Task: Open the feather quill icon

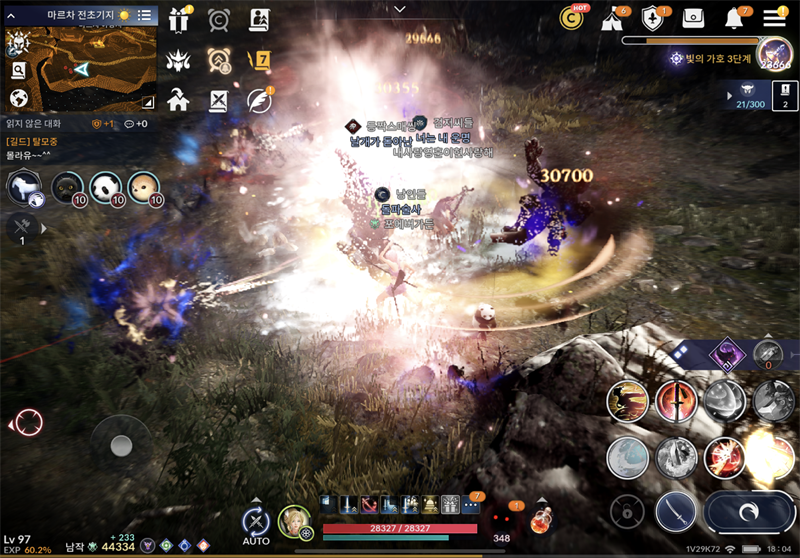Action: click(259, 99)
